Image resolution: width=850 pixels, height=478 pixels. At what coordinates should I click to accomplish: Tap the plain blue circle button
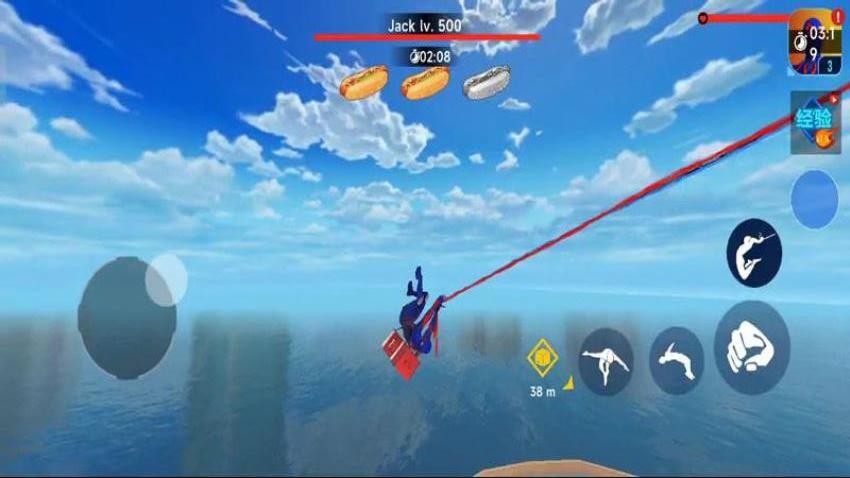[x=814, y=199]
